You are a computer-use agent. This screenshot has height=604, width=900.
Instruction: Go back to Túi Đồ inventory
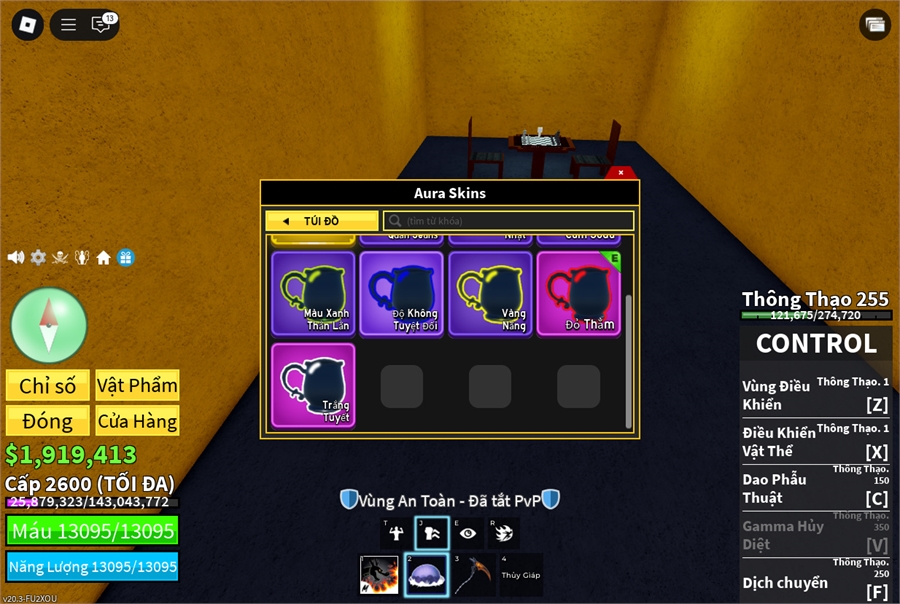(x=321, y=221)
